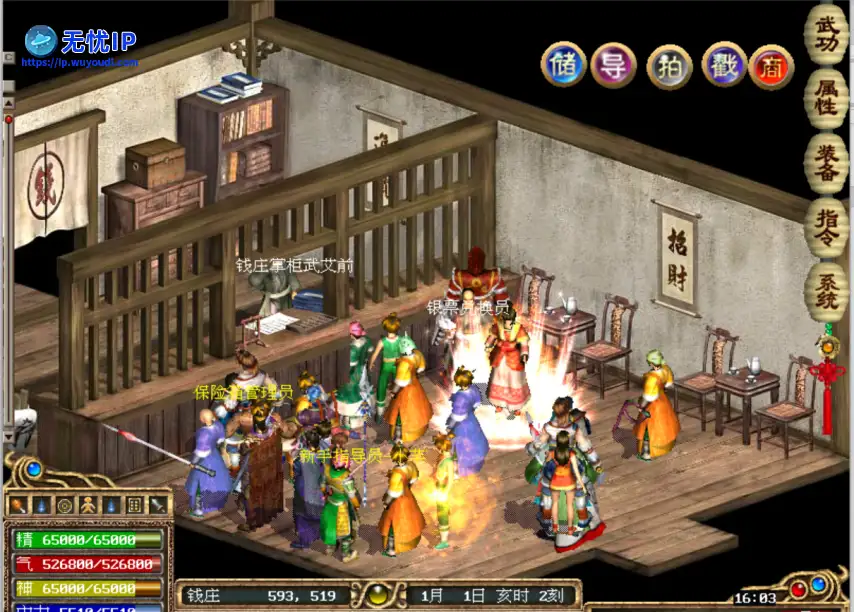This screenshot has width=854, height=612.
Task: Select the six-dot grid panel icon
Action: (134, 506)
